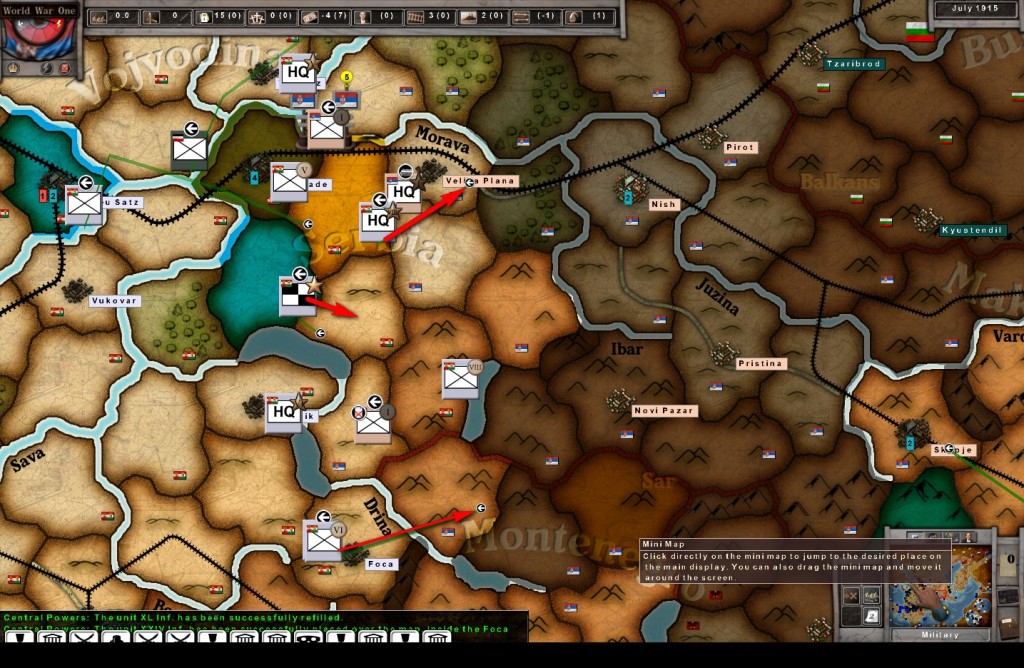
Task: Open the July 1915 date panel
Action: tap(975, 10)
